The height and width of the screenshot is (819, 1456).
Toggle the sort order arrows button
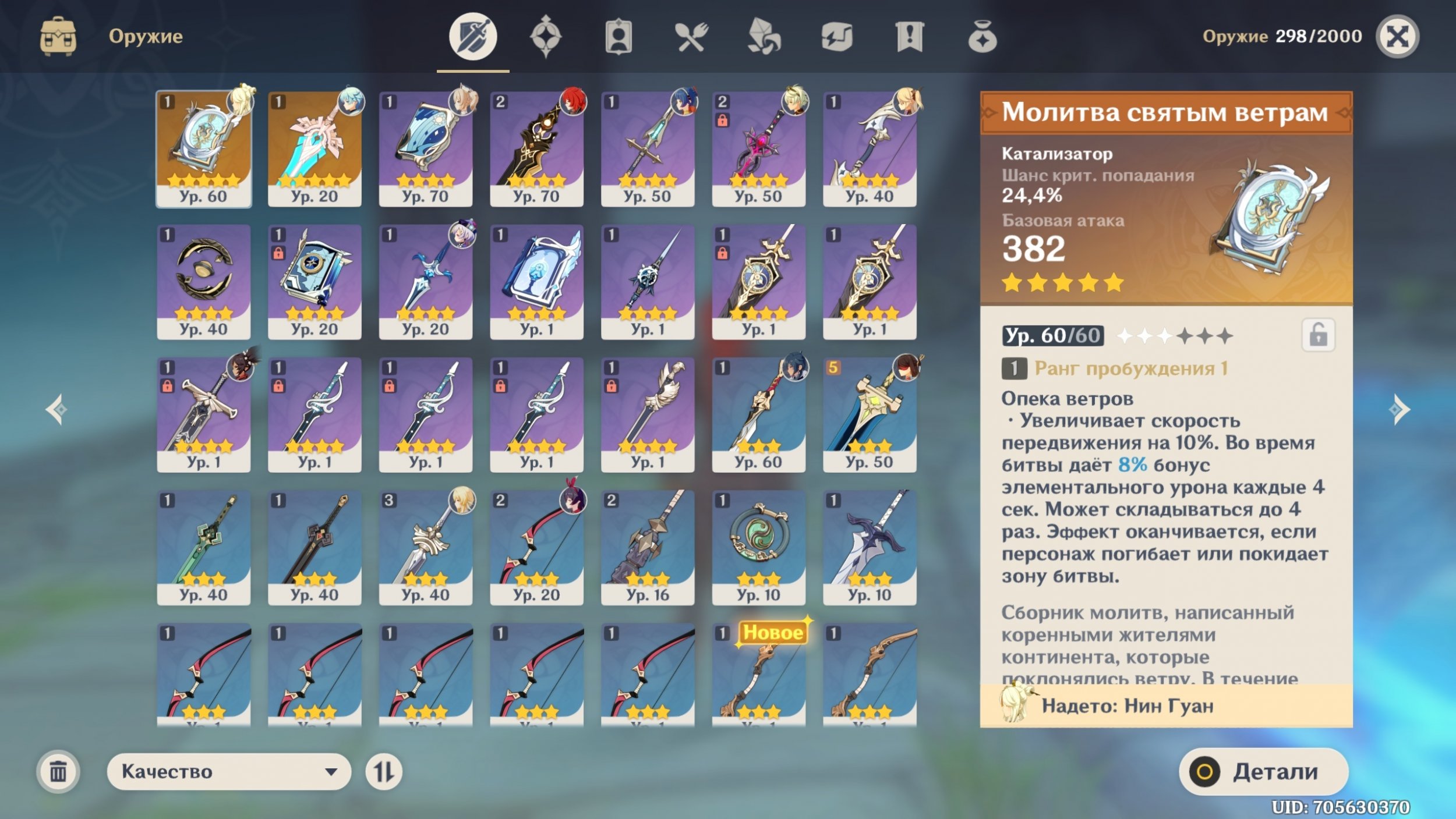pos(383,771)
